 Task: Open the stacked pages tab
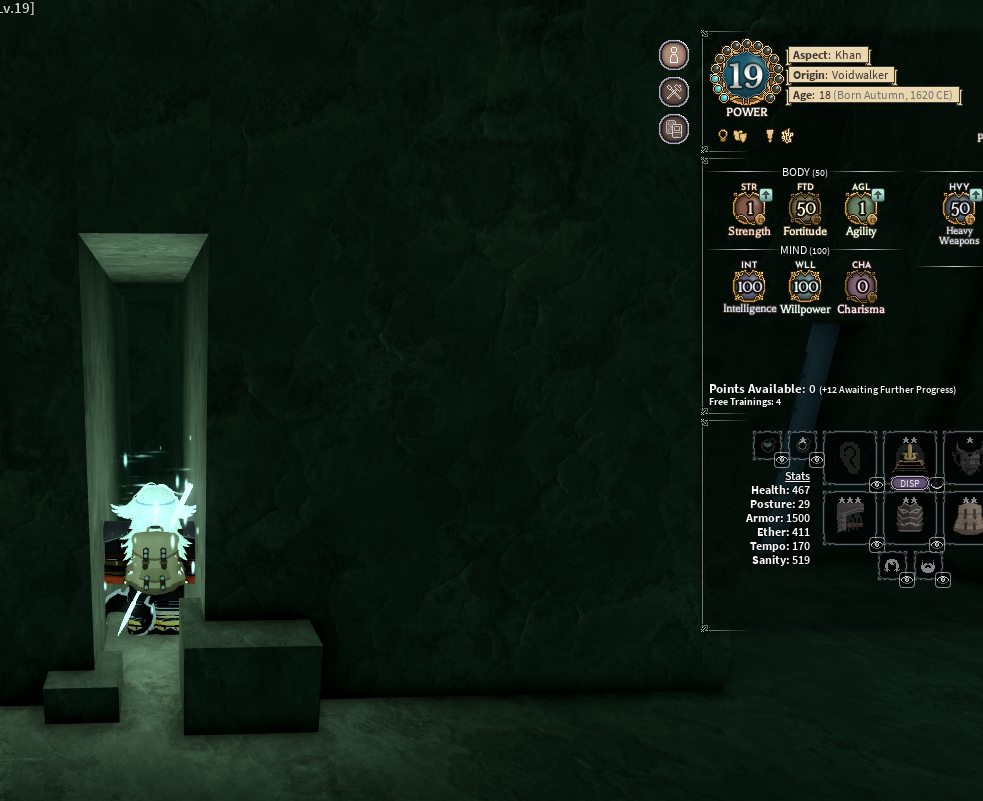(674, 128)
